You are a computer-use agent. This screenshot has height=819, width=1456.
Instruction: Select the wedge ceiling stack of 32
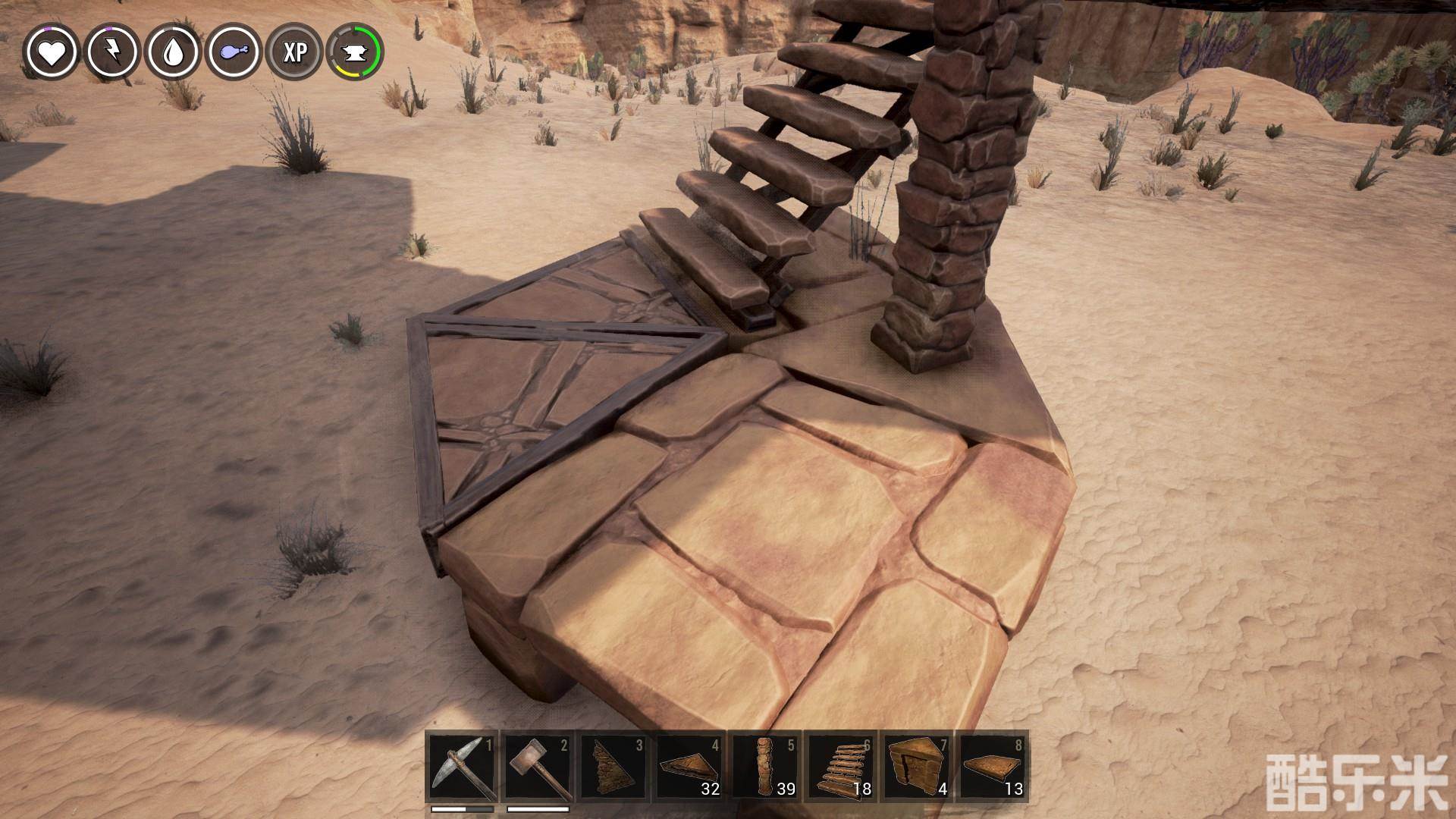(x=689, y=767)
